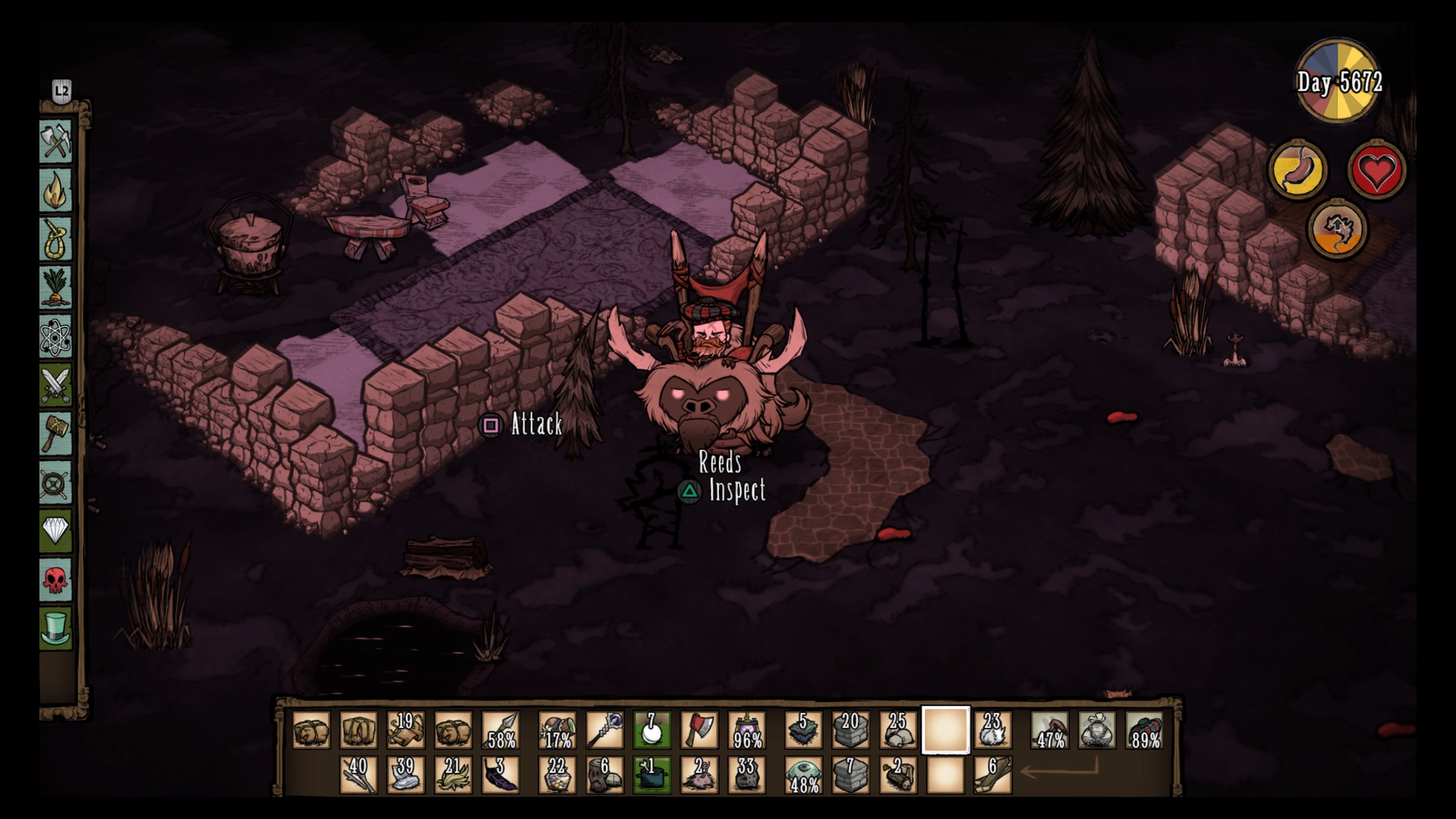
Task: Open the Tools crafting tab
Action: [55, 141]
